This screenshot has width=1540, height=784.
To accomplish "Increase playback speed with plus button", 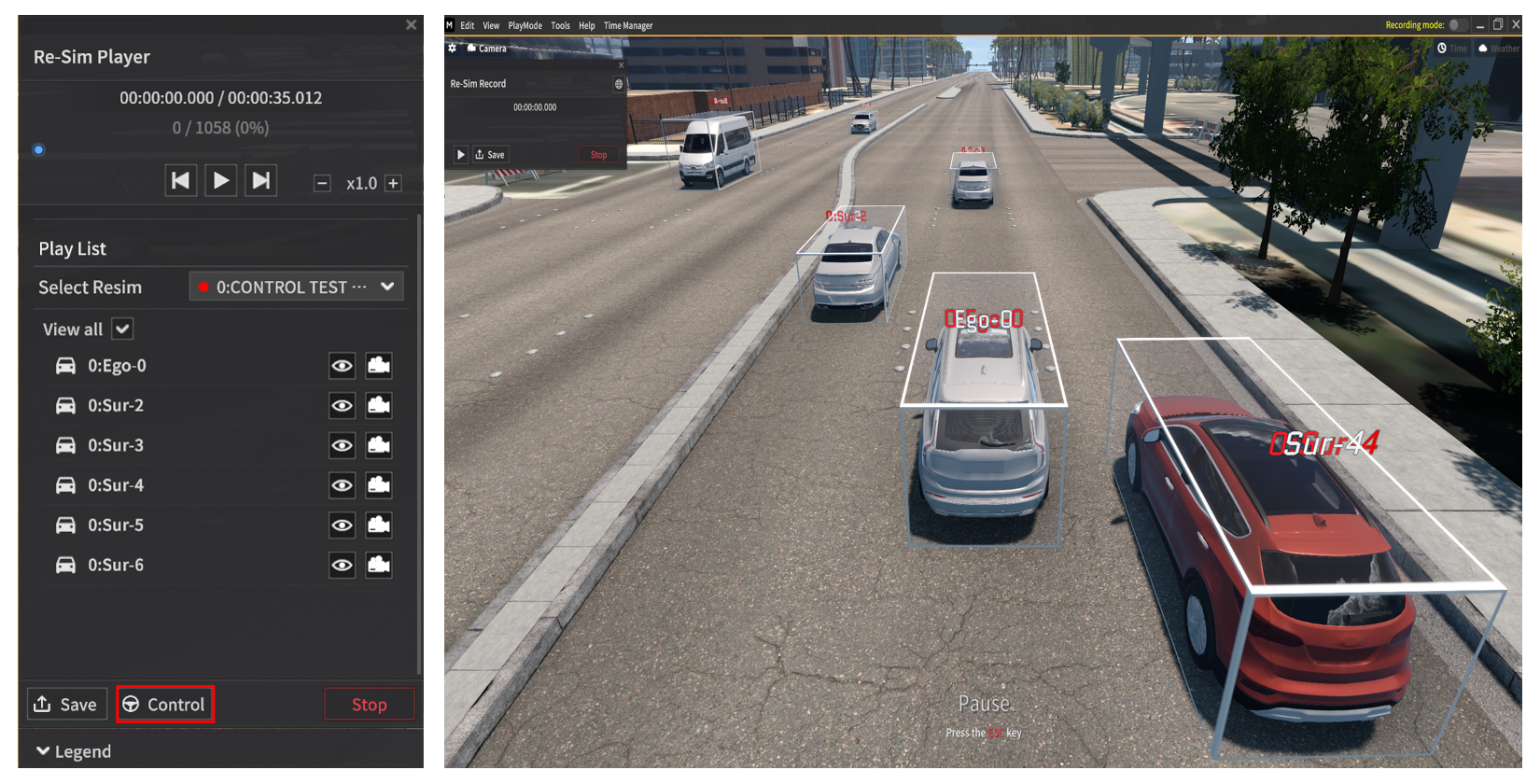I will click(394, 184).
